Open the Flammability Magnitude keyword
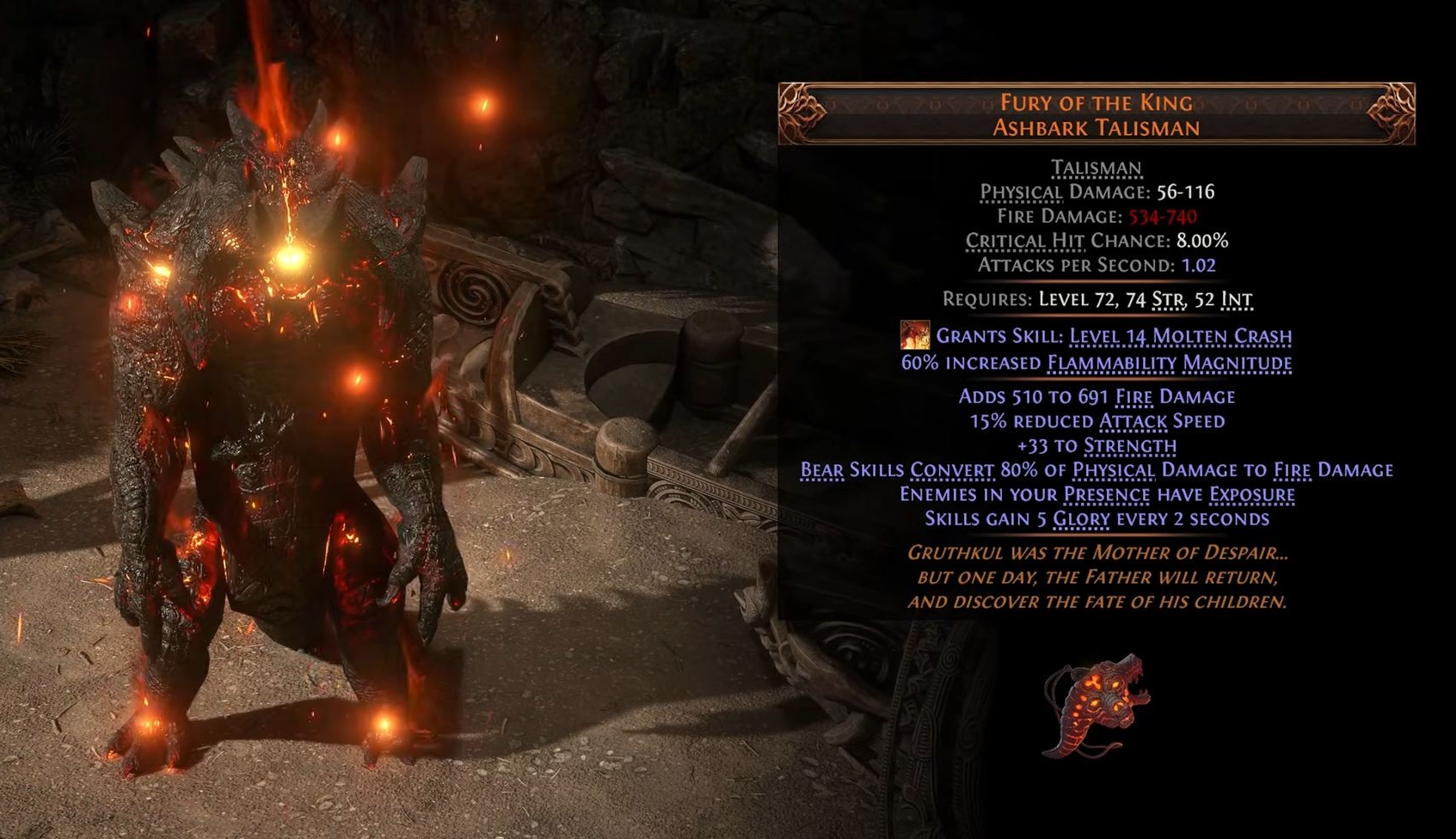The width and height of the screenshot is (1456, 839). 1169,363
